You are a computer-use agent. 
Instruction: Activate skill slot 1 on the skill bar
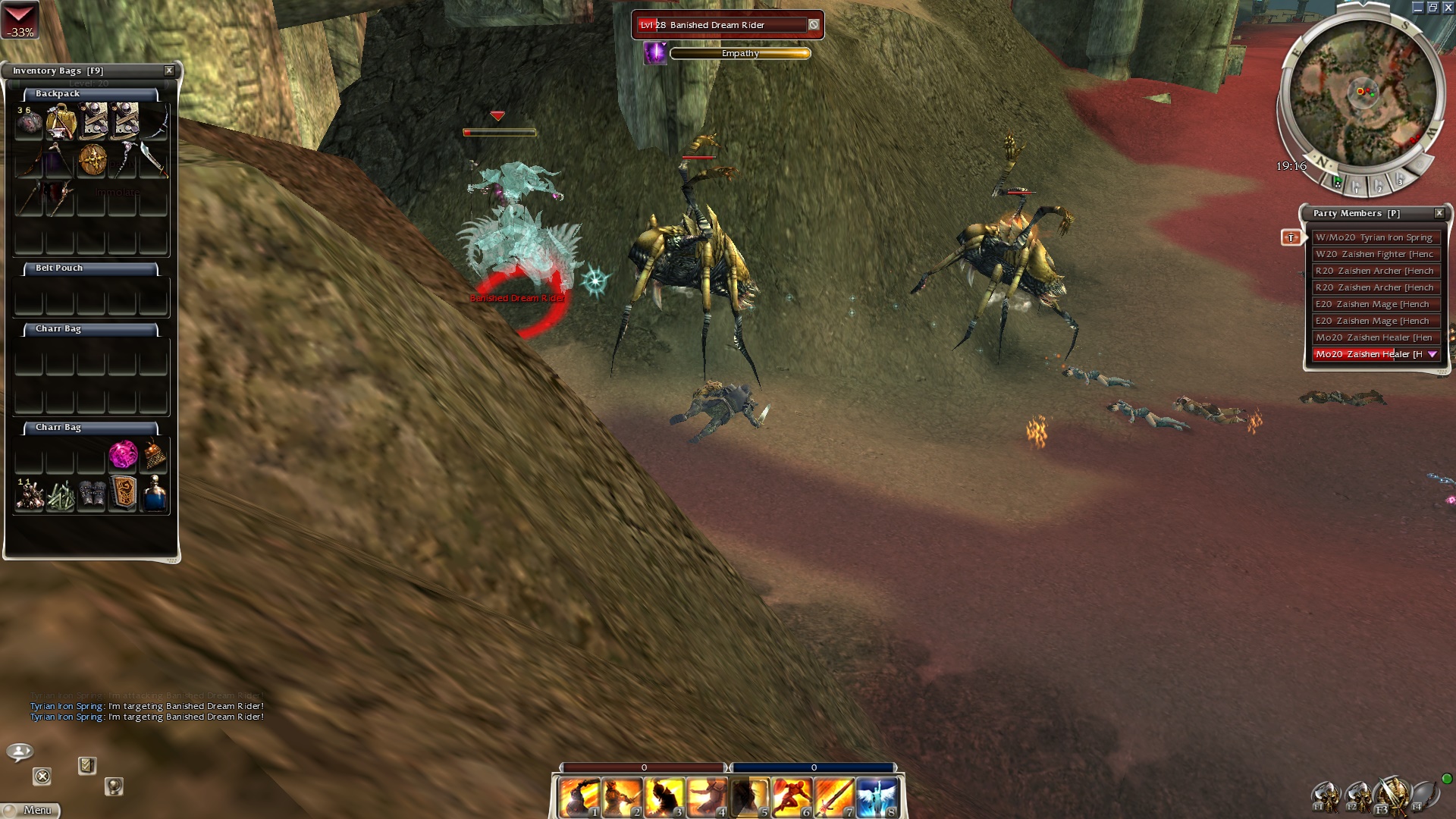tap(580, 798)
